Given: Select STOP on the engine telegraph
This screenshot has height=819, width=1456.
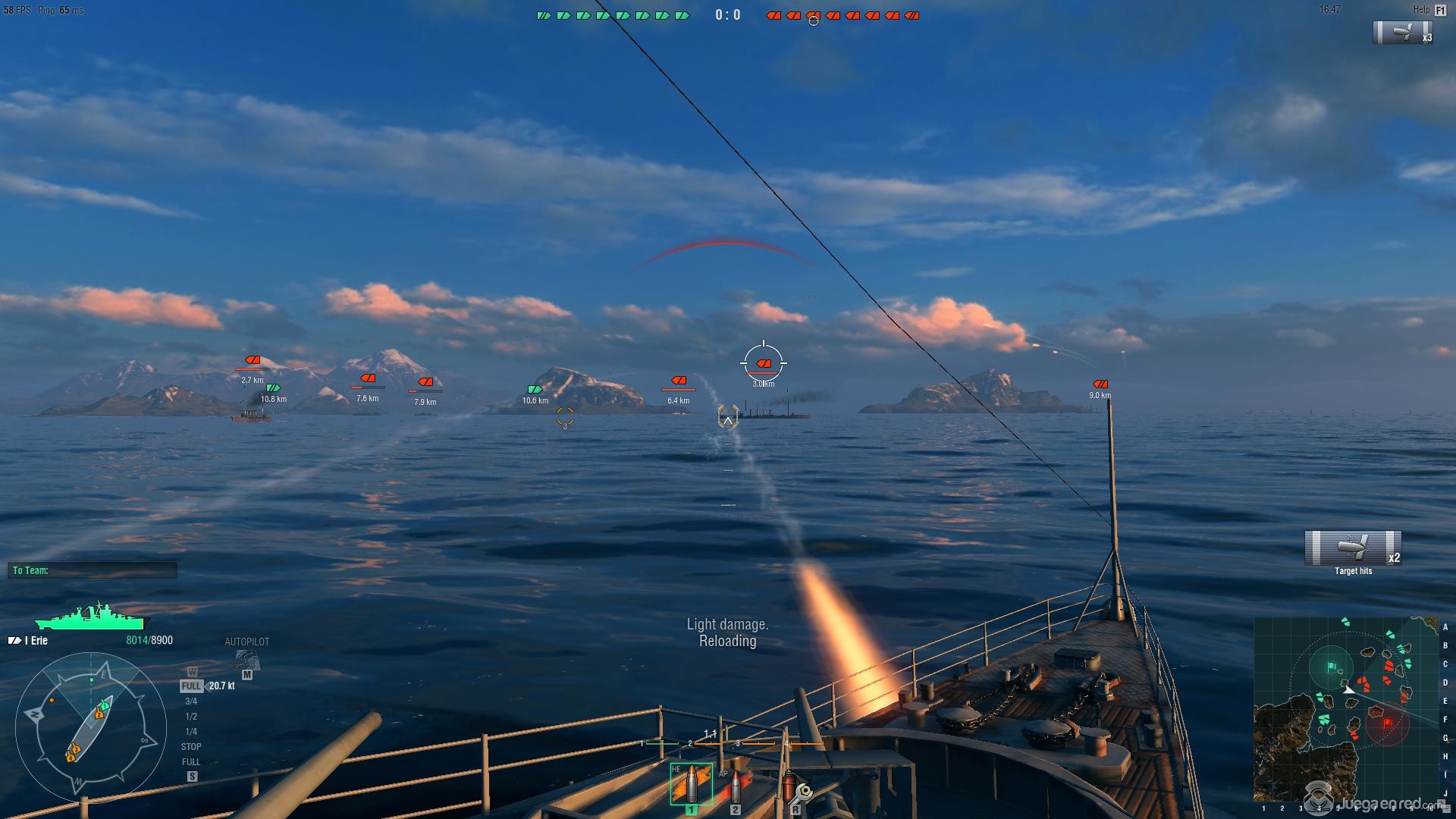Looking at the screenshot, I should click(x=191, y=747).
